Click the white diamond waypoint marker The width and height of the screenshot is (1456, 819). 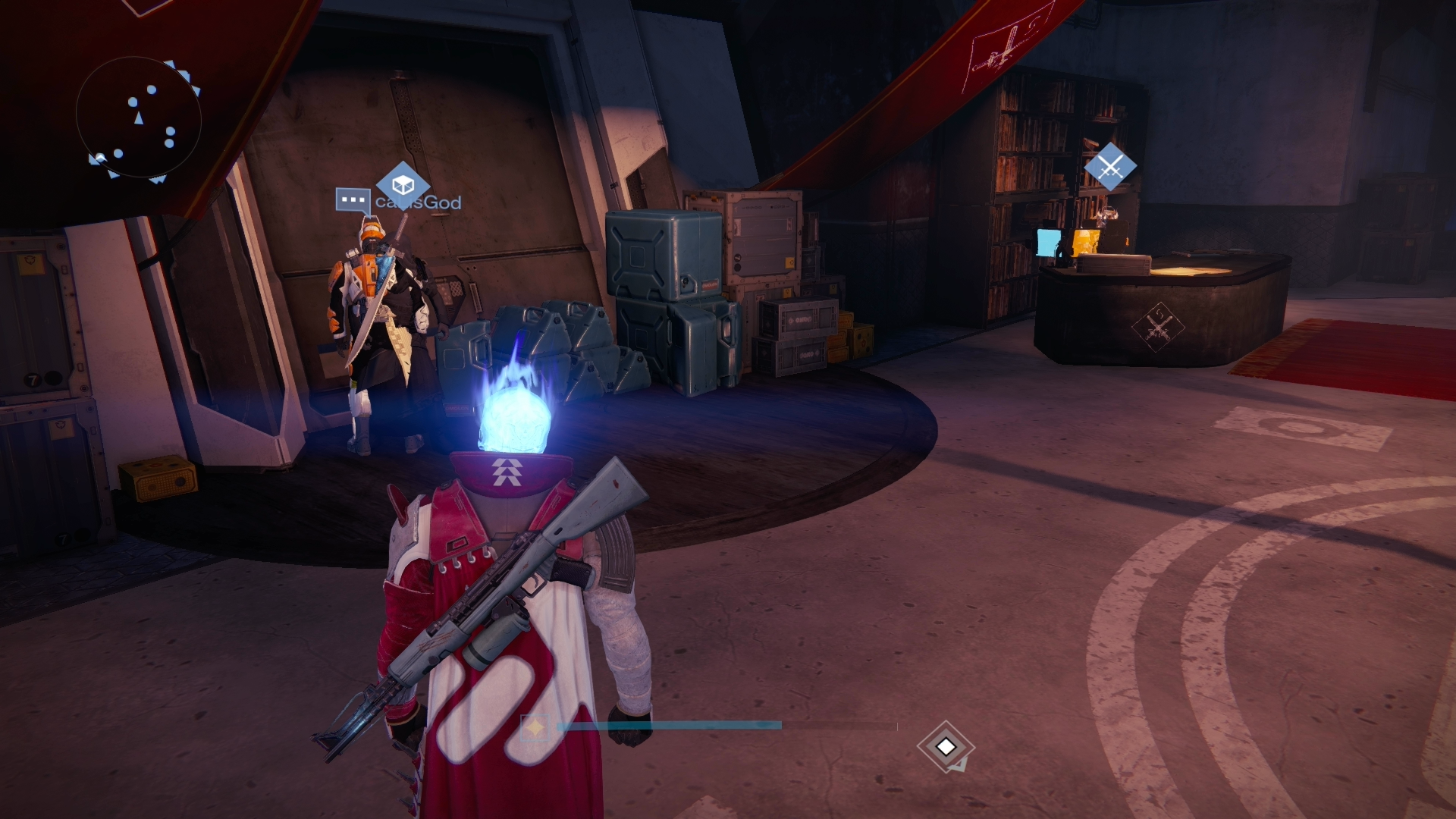point(945,747)
